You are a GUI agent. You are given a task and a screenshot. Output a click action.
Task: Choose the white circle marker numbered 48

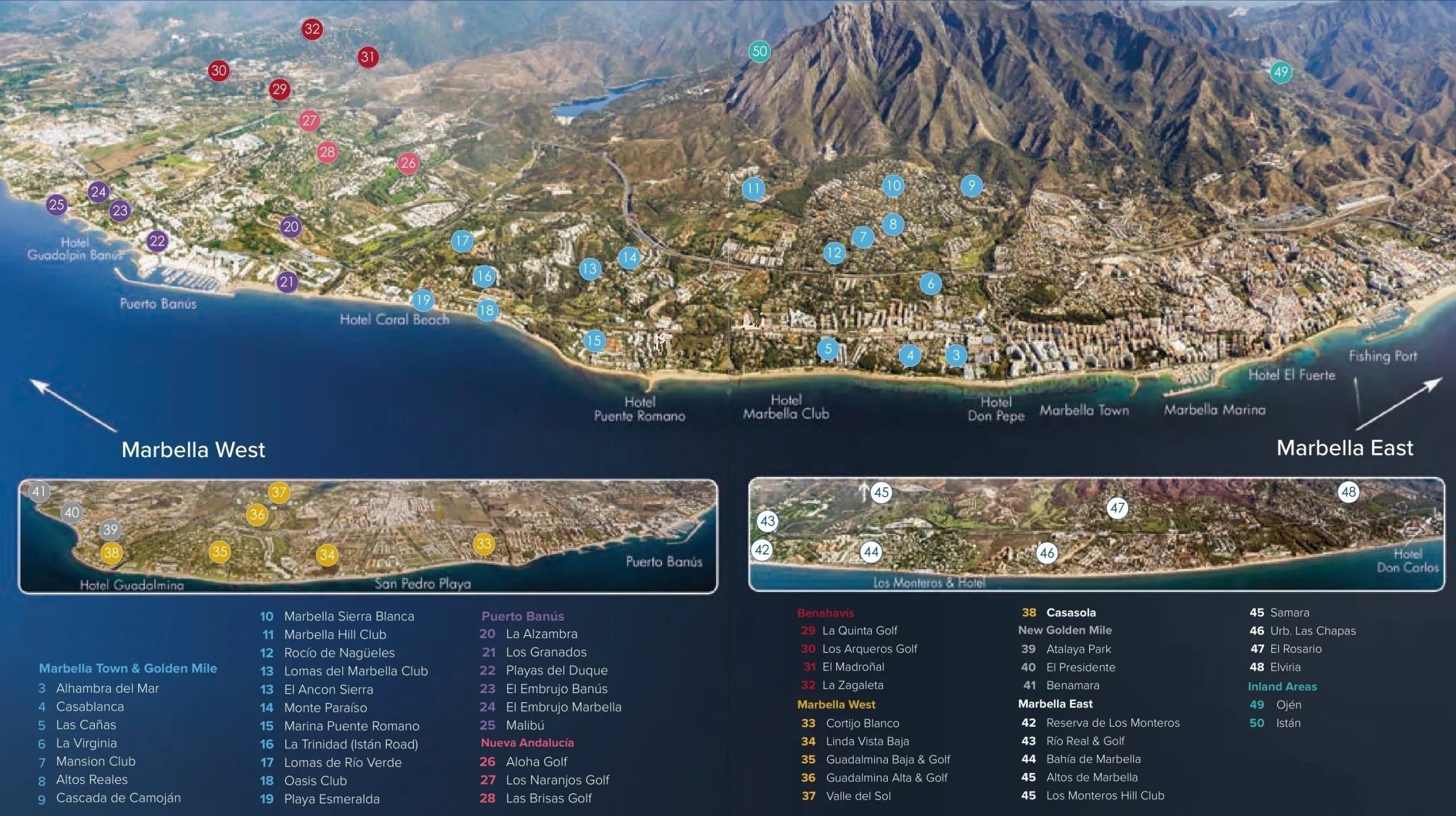(x=1349, y=492)
